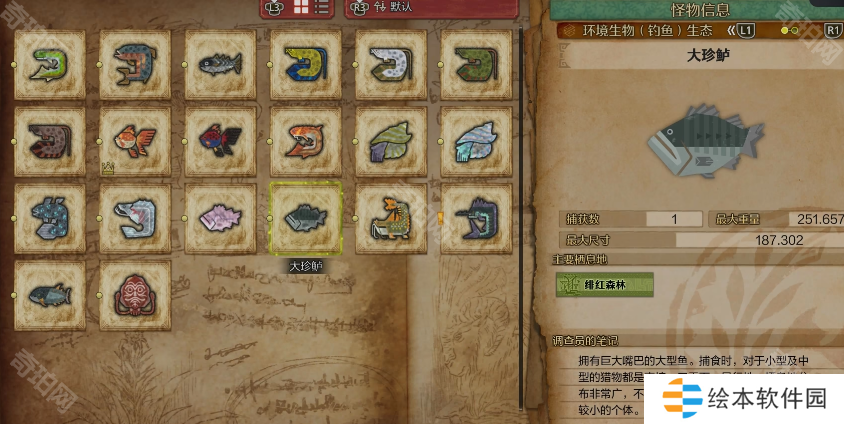
Task: Select the orange goldfish tile
Action: [135, 141]
